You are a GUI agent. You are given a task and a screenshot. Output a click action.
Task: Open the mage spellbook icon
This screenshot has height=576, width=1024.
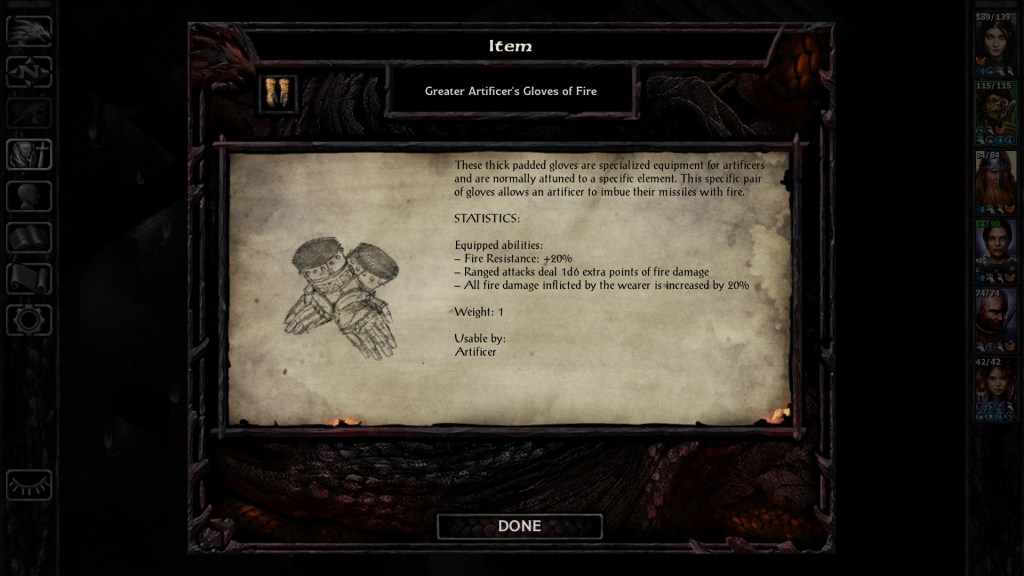(x=29, y=237)
